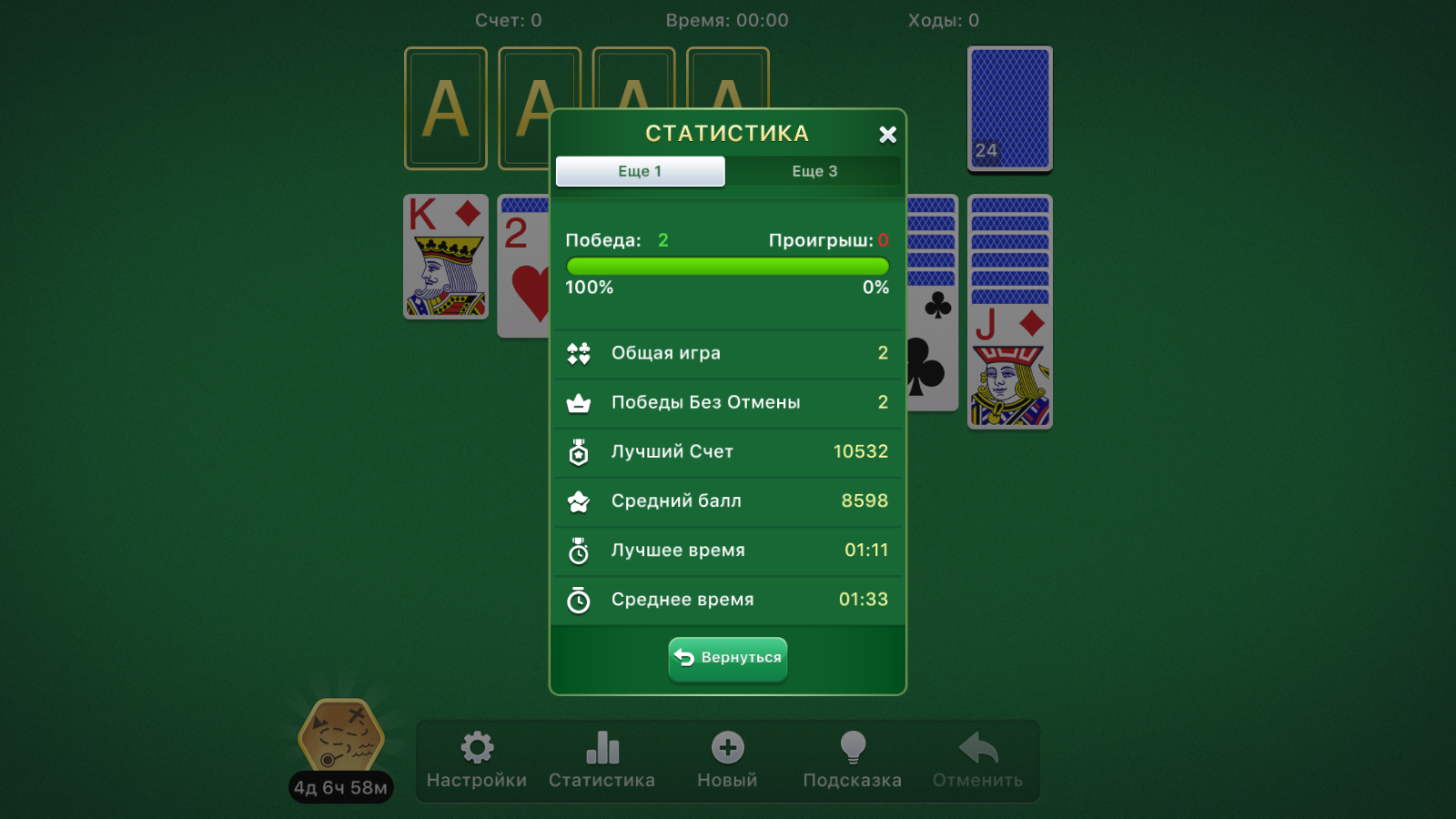Screen dimensions: 1456x819
Task: Click the face-down stock pile showing 24
Action: 1009,108
